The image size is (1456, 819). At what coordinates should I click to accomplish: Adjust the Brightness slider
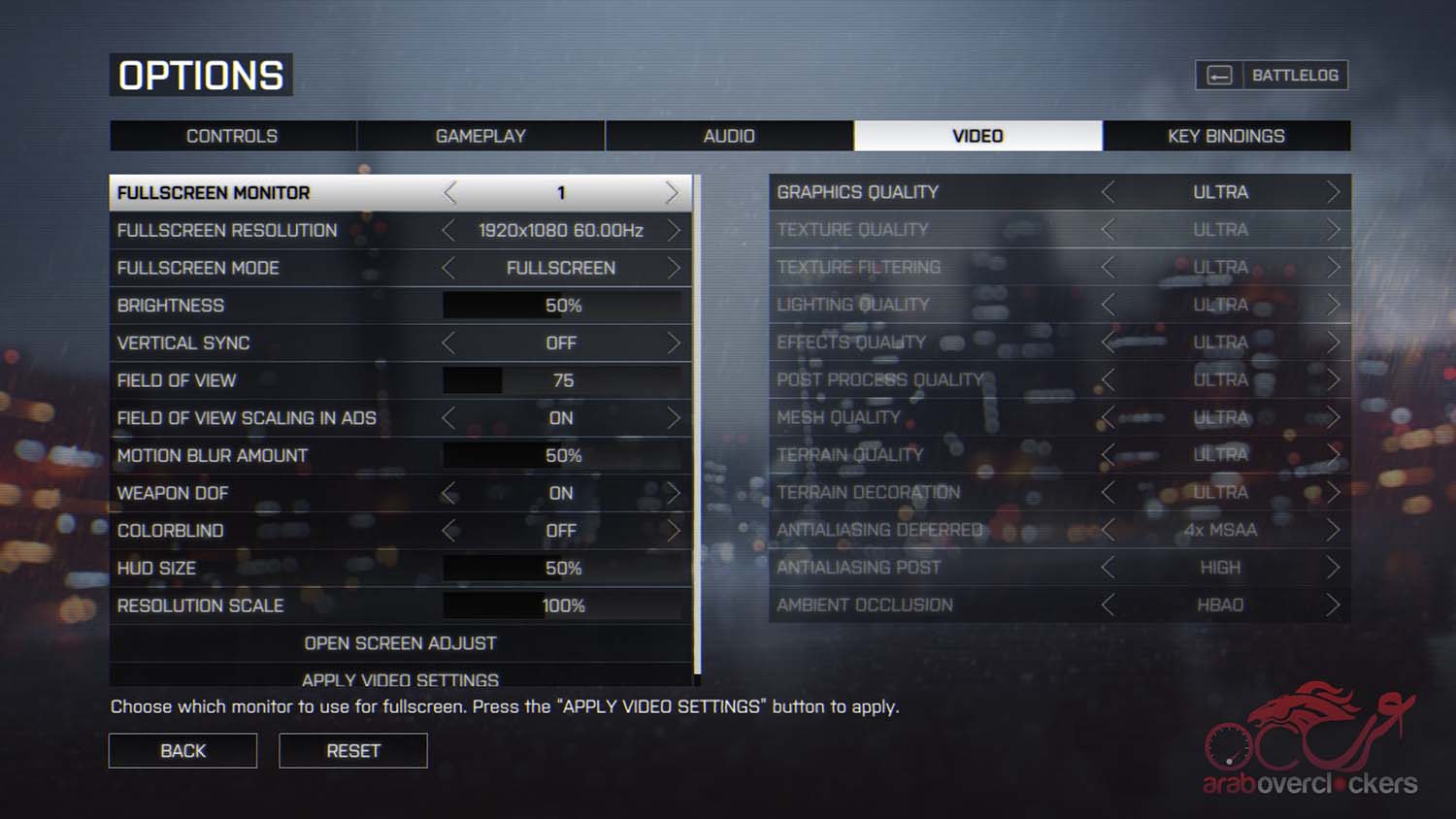pos(563,306)
